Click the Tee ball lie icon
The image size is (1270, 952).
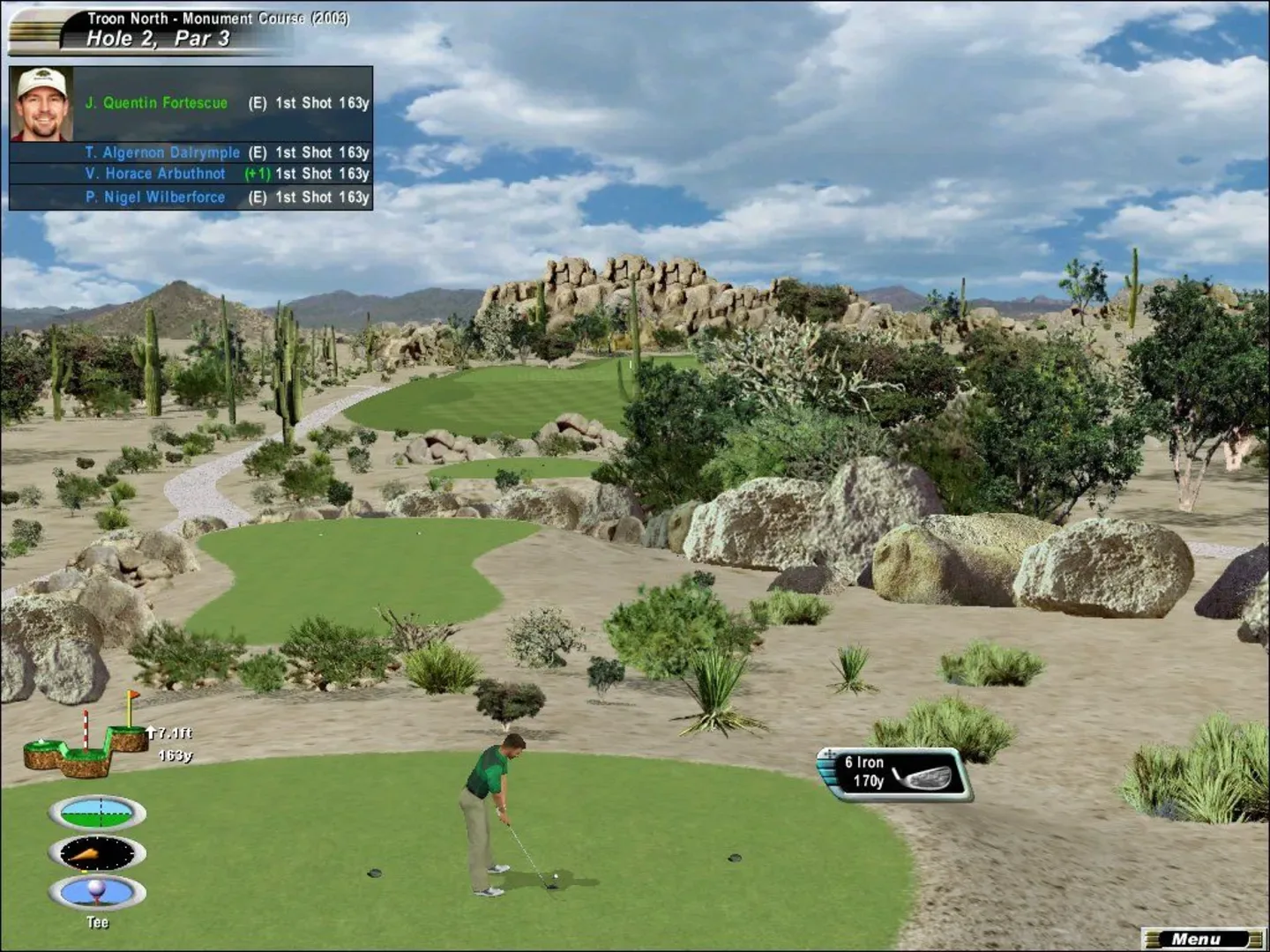97,892
